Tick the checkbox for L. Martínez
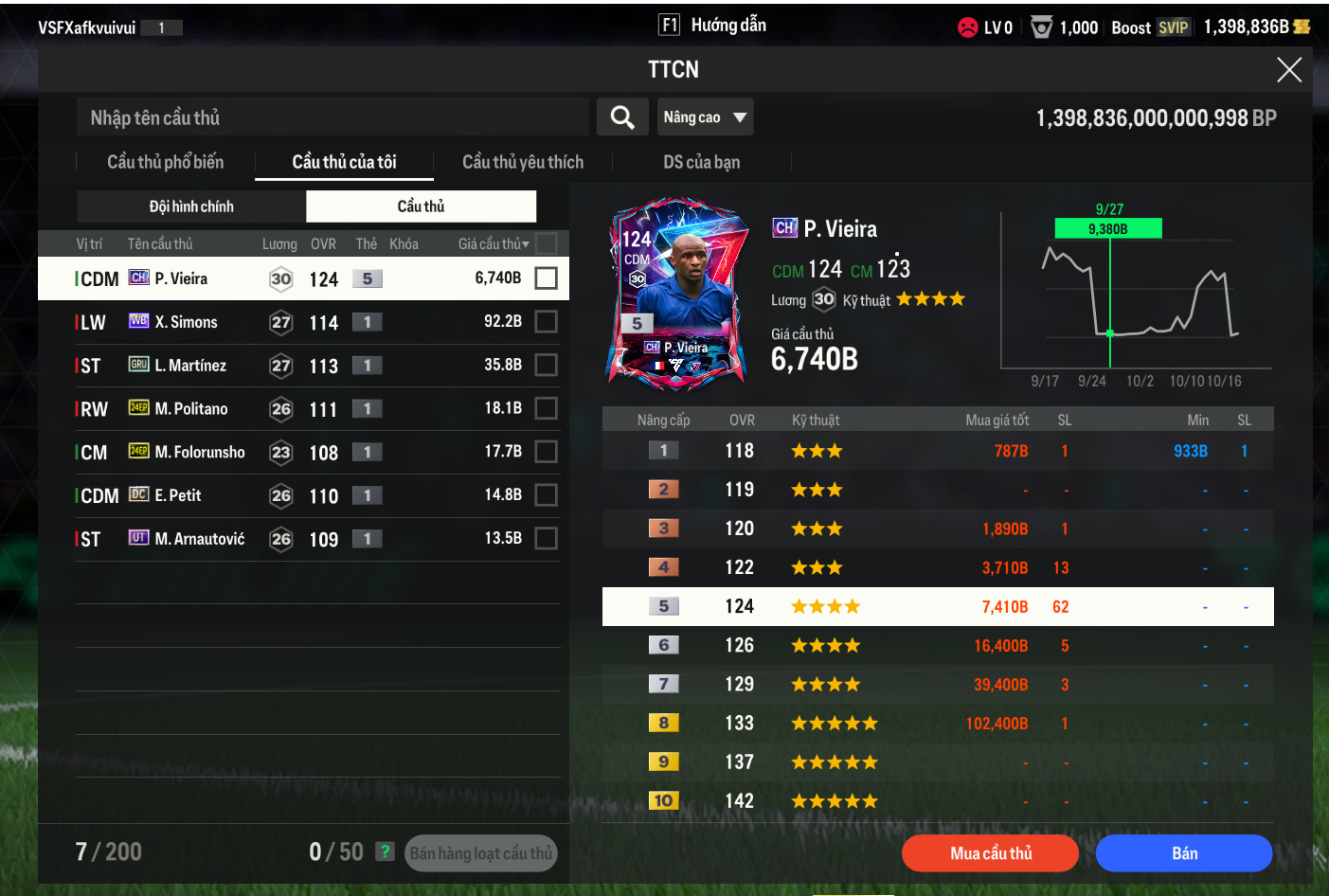The width and height of the screenshot is (1329, 896). (546, 366)
